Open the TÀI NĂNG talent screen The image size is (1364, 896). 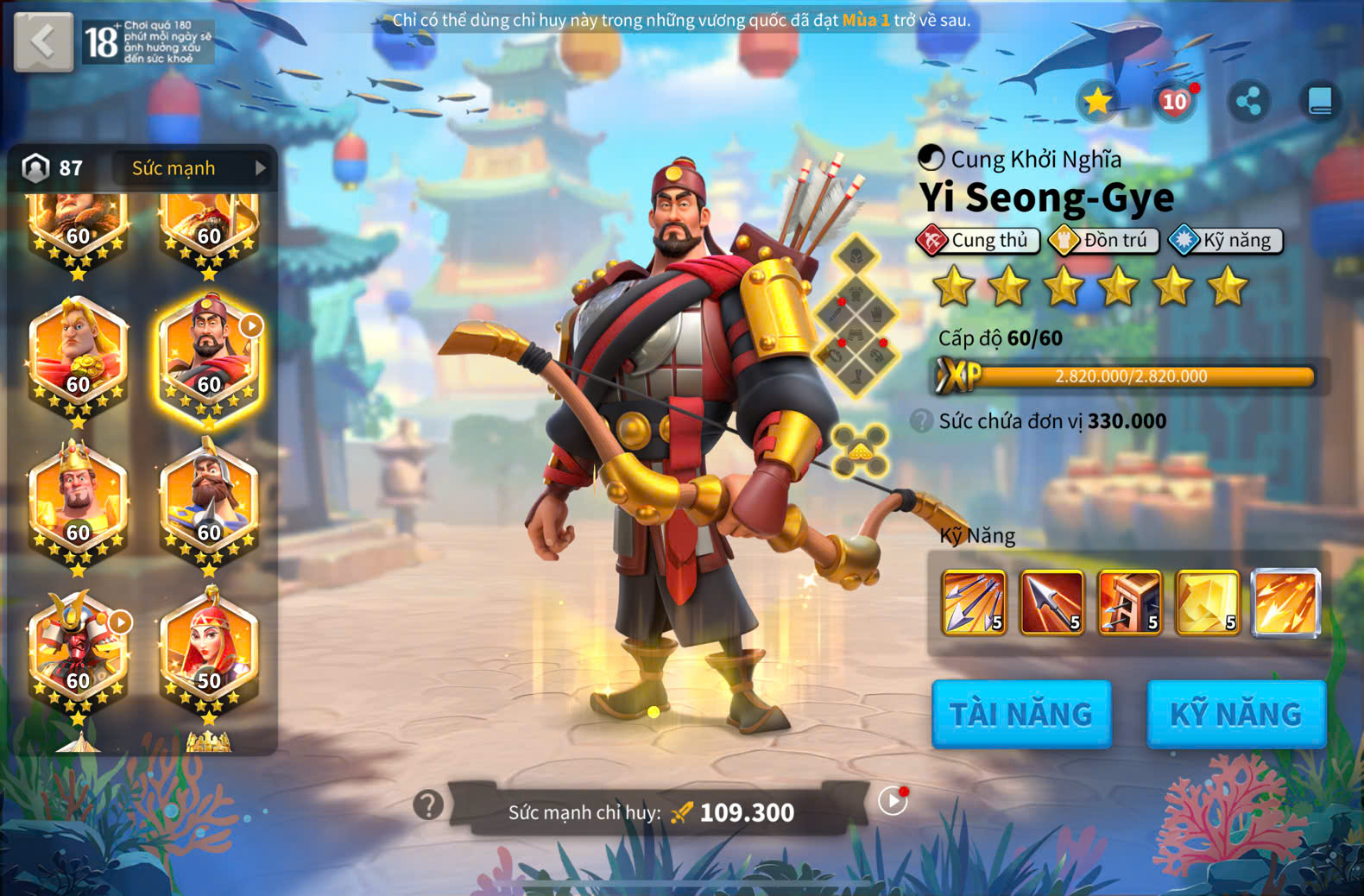1020,713
